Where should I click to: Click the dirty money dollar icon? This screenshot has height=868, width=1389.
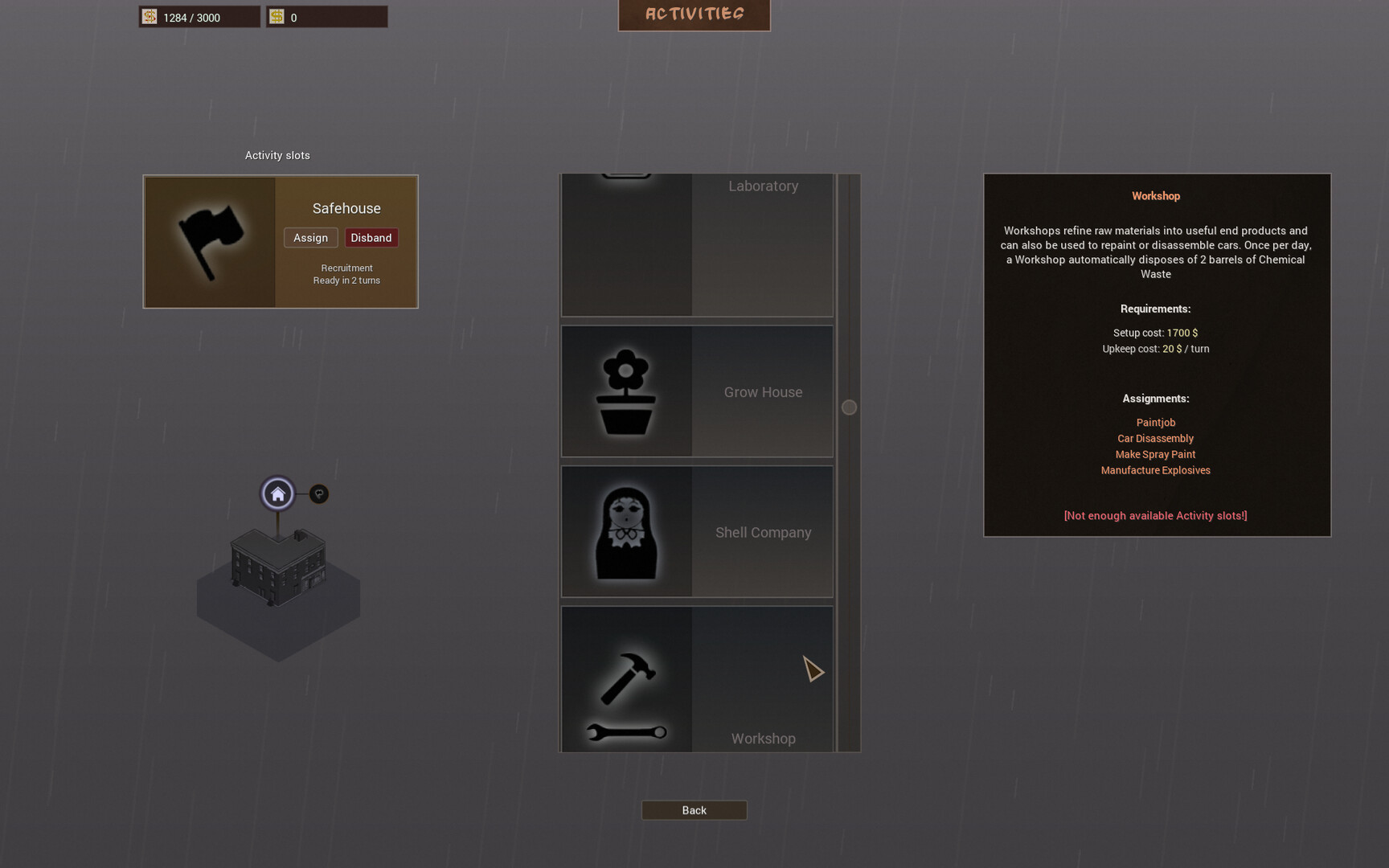pyautogui.click(x=149, y=16)
